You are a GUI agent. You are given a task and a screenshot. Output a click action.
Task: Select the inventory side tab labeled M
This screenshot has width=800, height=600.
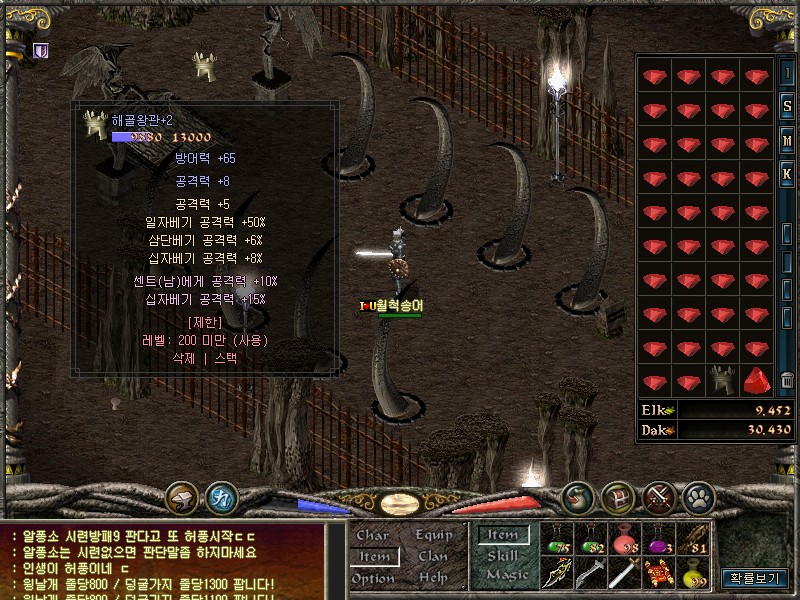[788, 141]
